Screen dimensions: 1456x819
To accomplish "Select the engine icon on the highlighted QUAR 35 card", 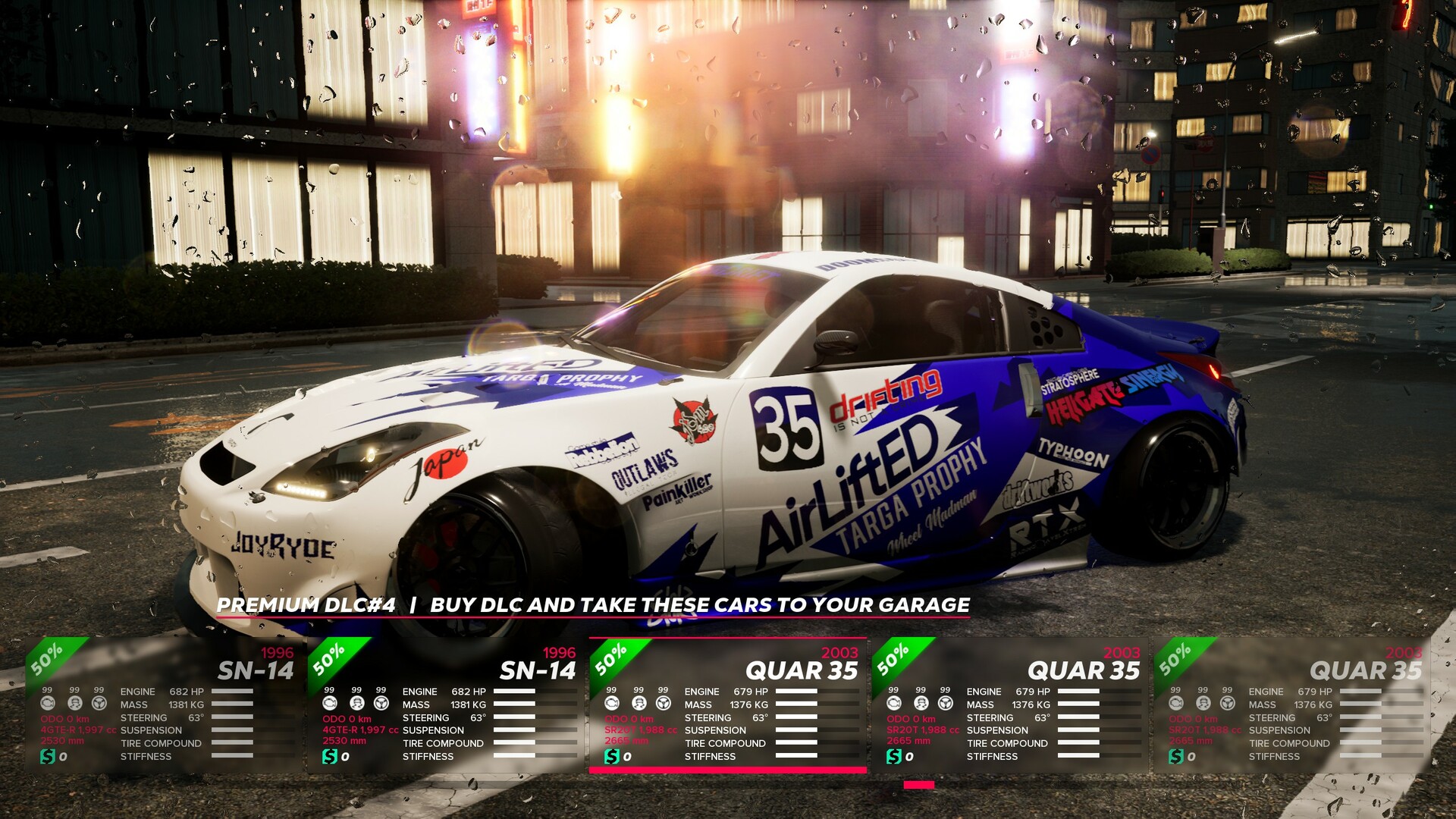I will point(612,704).
